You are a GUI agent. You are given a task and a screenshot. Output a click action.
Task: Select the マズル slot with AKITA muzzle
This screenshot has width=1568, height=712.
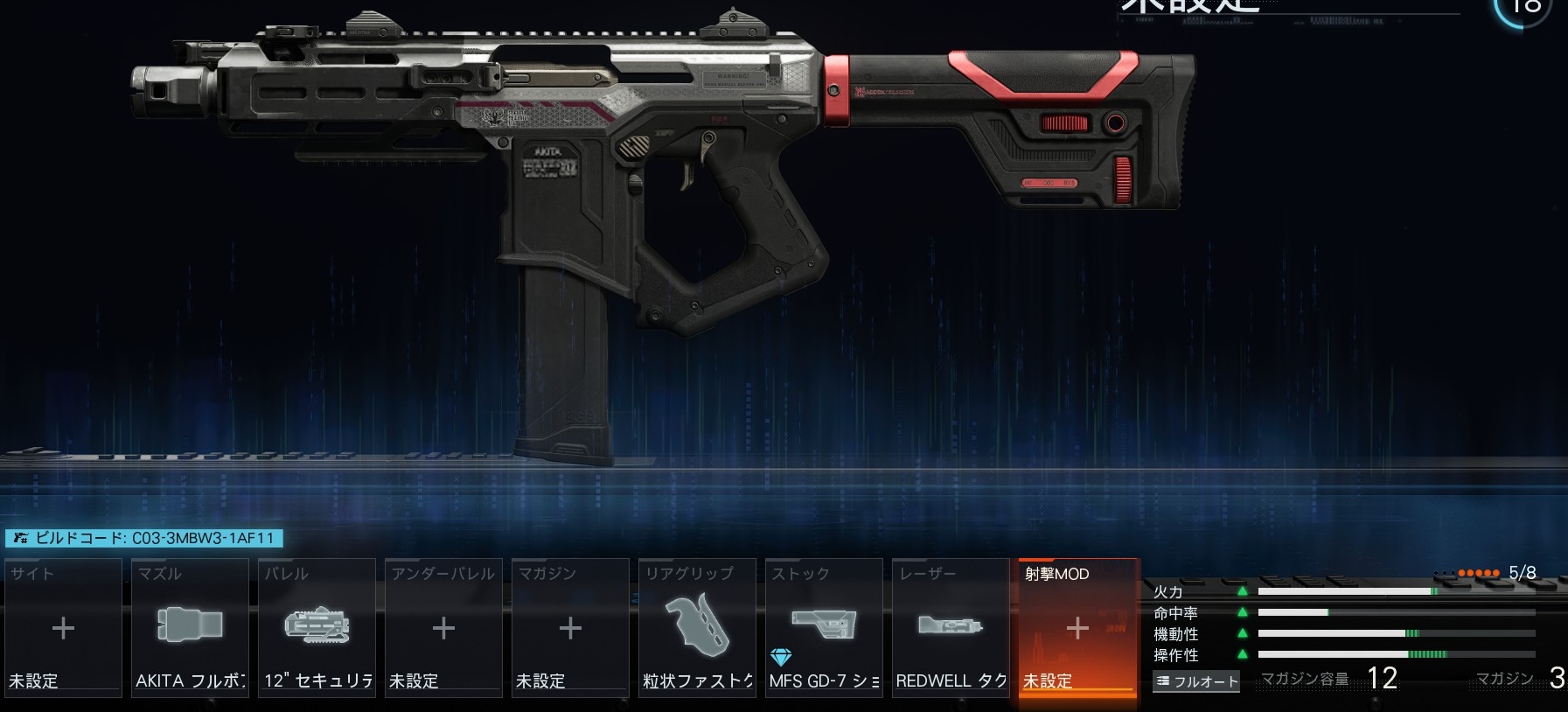[x=190, y=628]
